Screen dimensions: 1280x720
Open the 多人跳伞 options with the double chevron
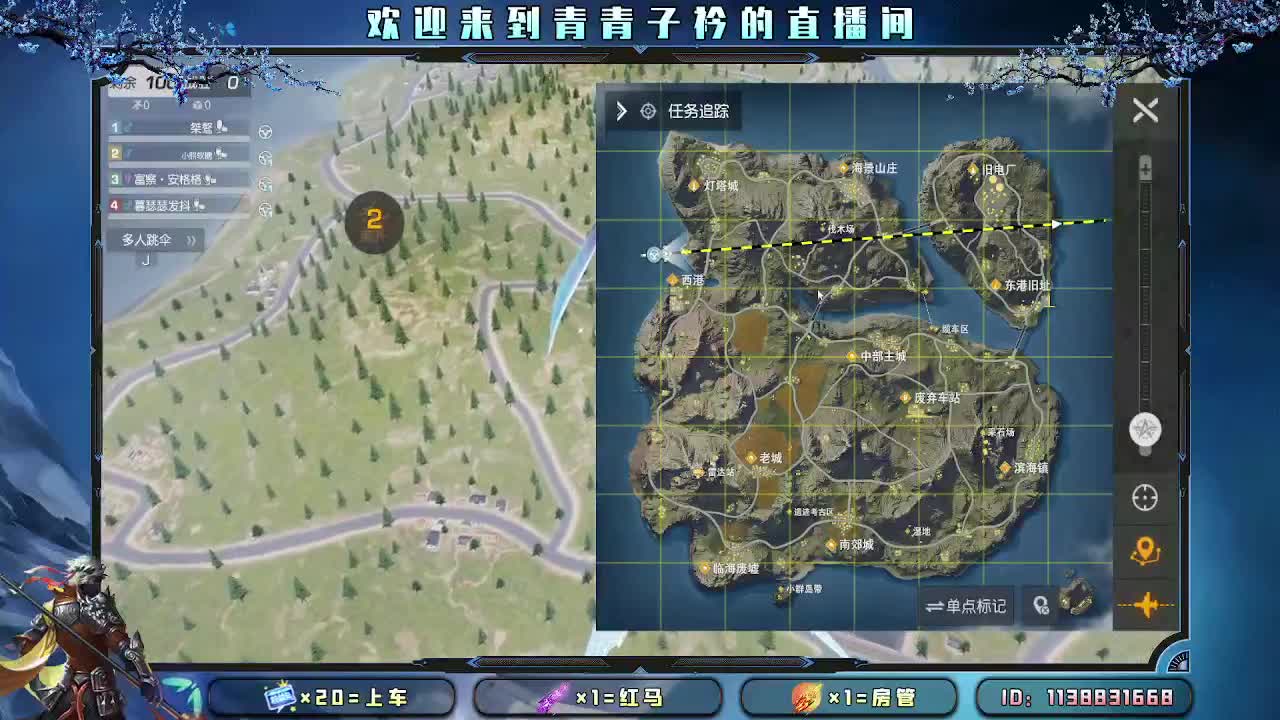point(192,240)
